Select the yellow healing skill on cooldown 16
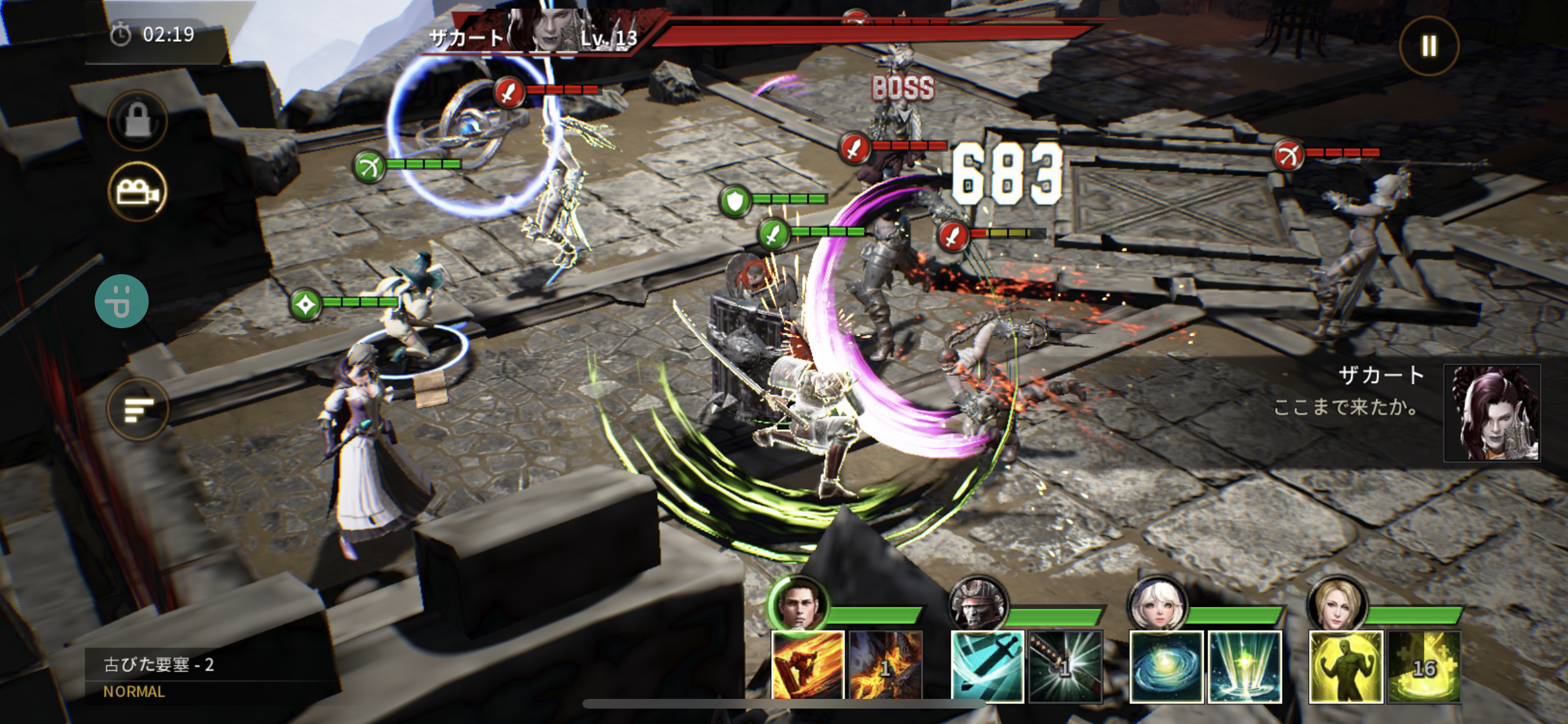The height and width of the screenshot is (724, 1568). click(1424, 665)
